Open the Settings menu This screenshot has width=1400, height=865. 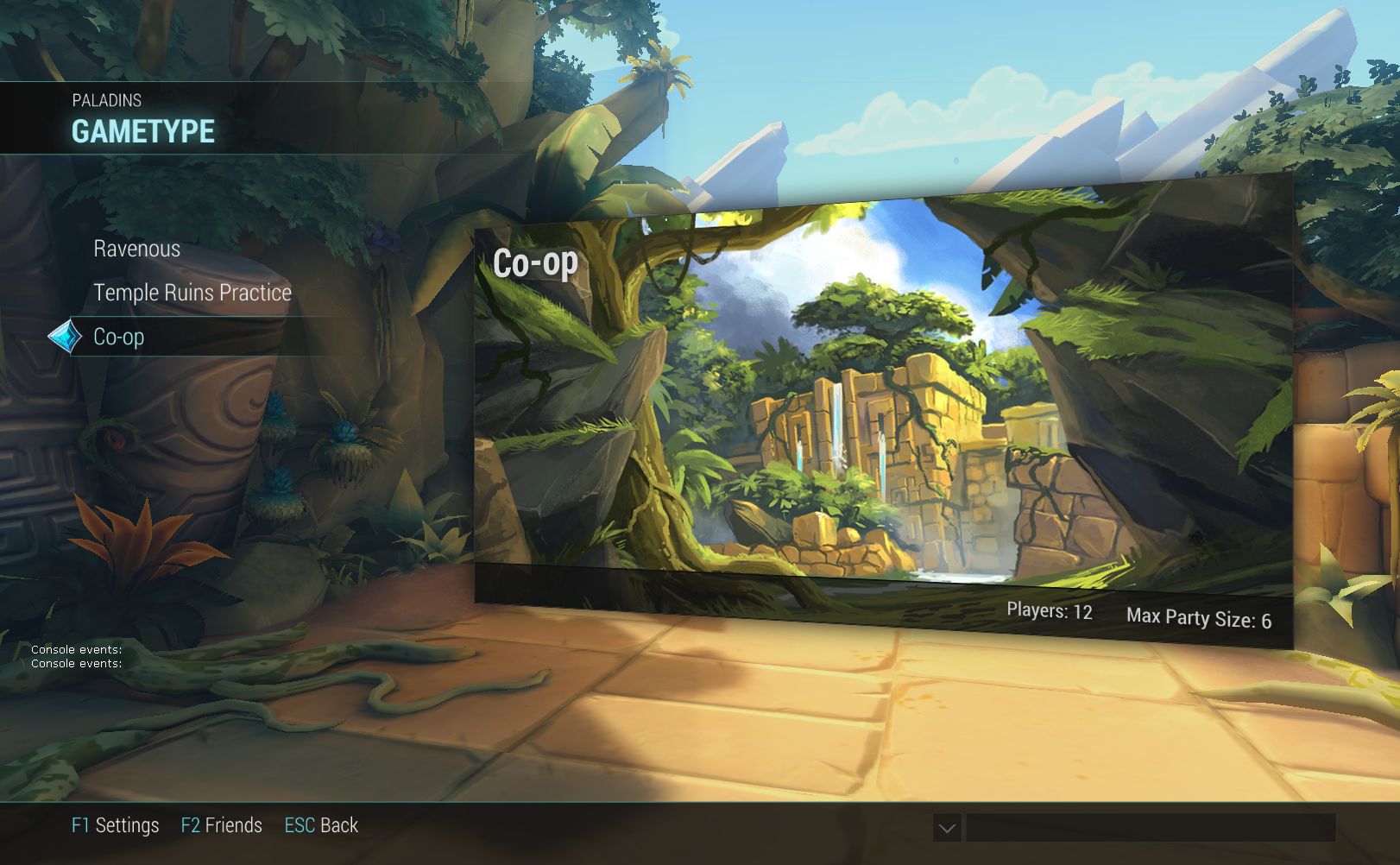point(116,825)
